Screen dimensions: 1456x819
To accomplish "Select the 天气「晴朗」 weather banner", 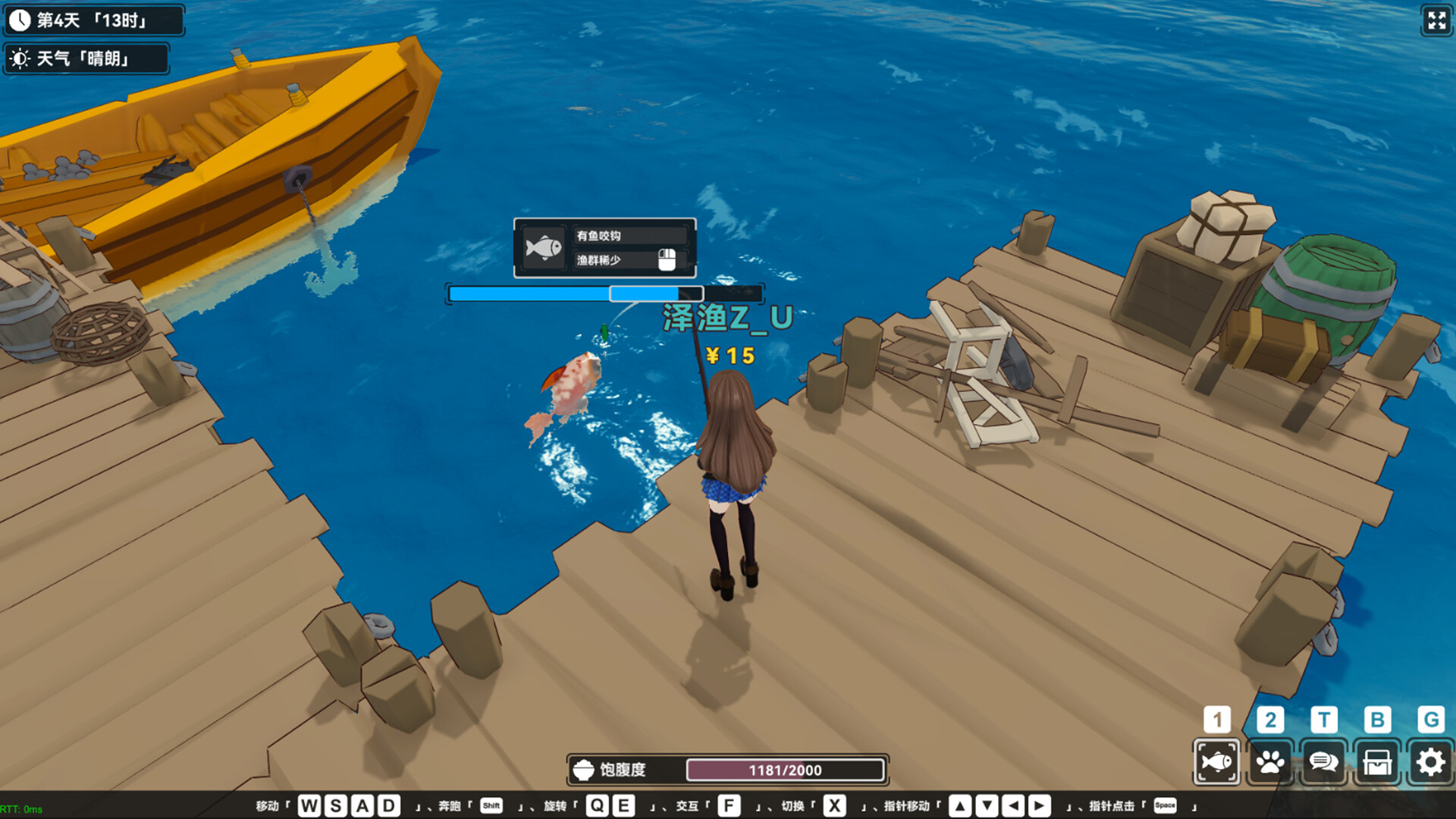I will [x=86, y=58].
